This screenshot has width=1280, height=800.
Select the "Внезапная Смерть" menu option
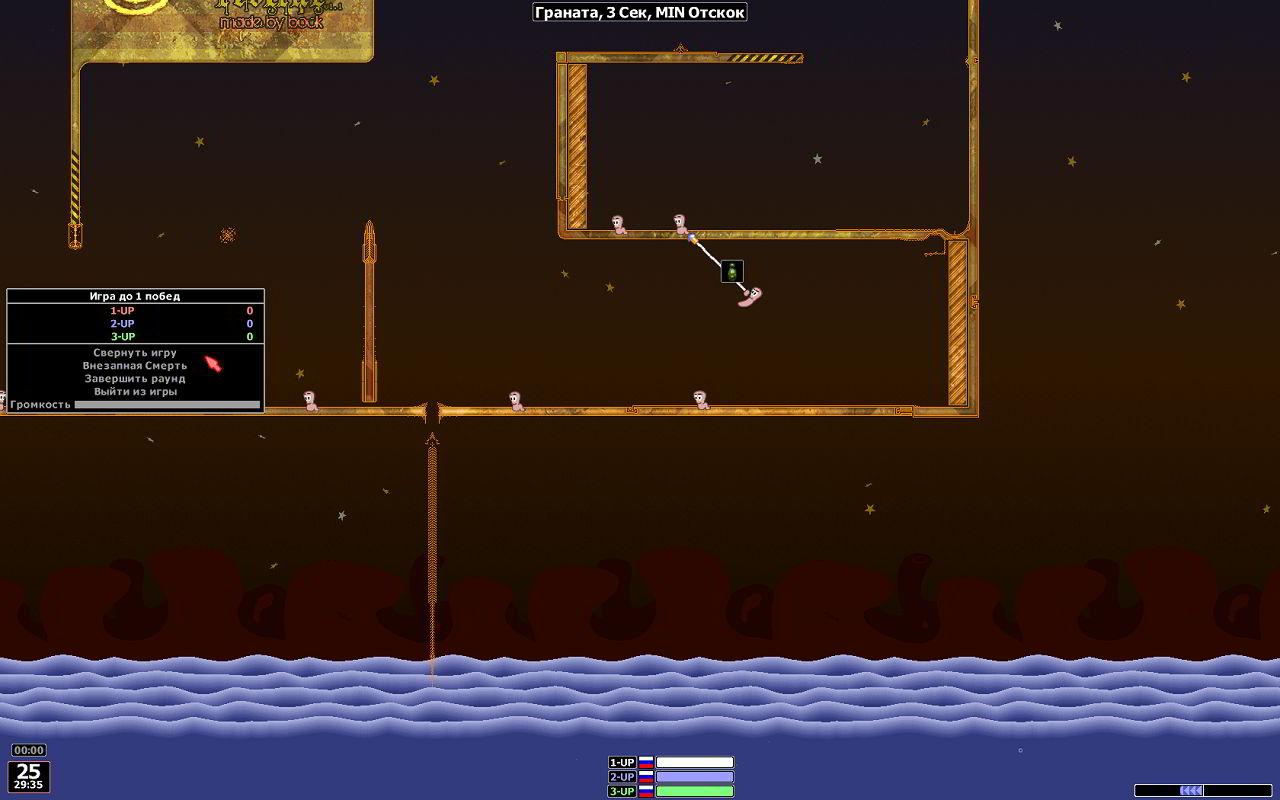pos(135,366)
